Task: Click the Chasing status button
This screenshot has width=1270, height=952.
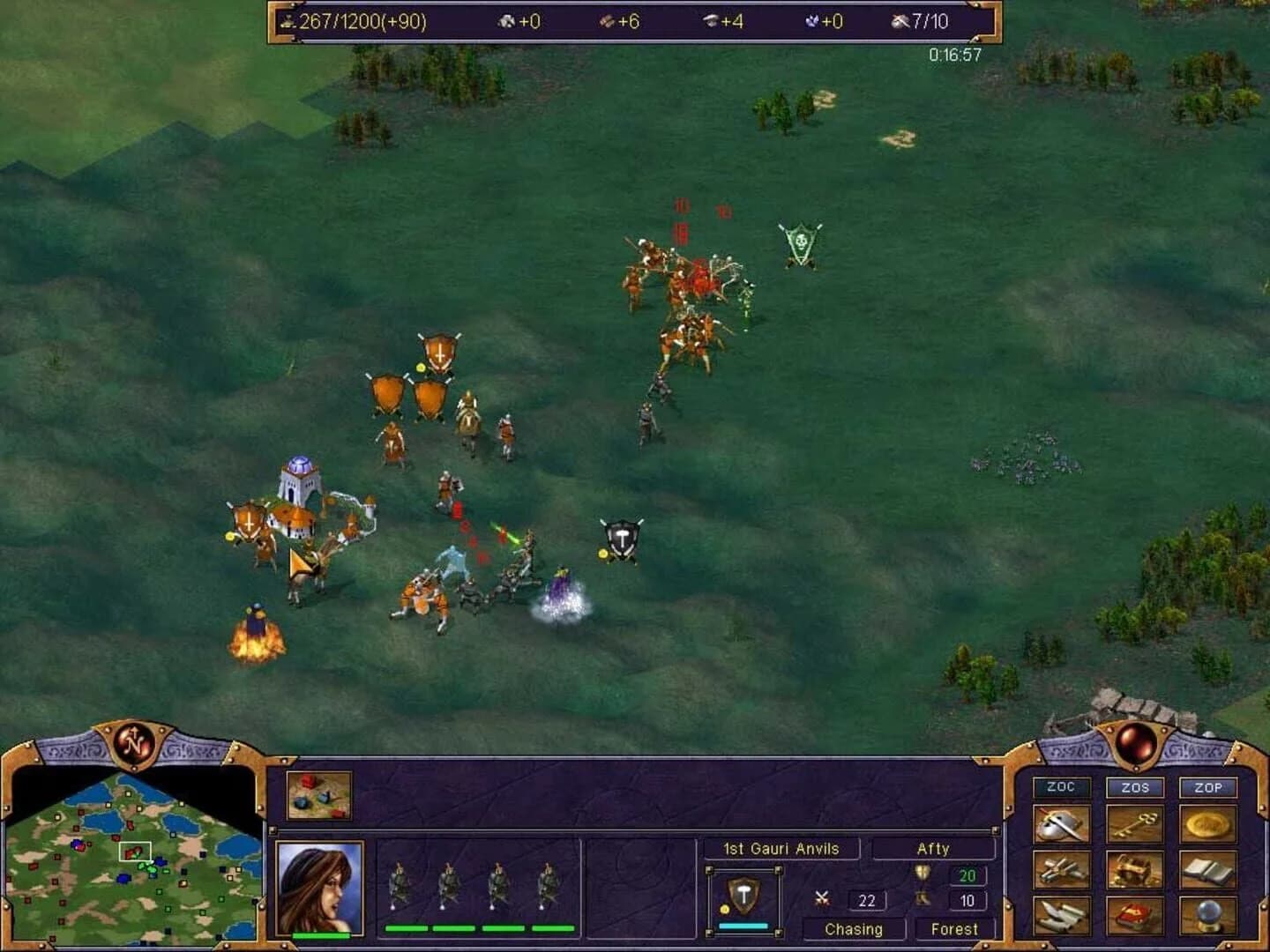Action: (x=852, y=928)
